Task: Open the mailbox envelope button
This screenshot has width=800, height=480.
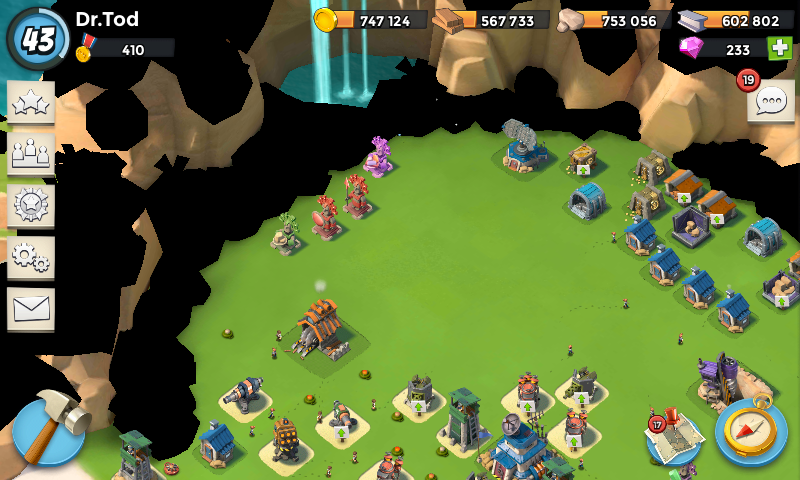Action: 31,309
